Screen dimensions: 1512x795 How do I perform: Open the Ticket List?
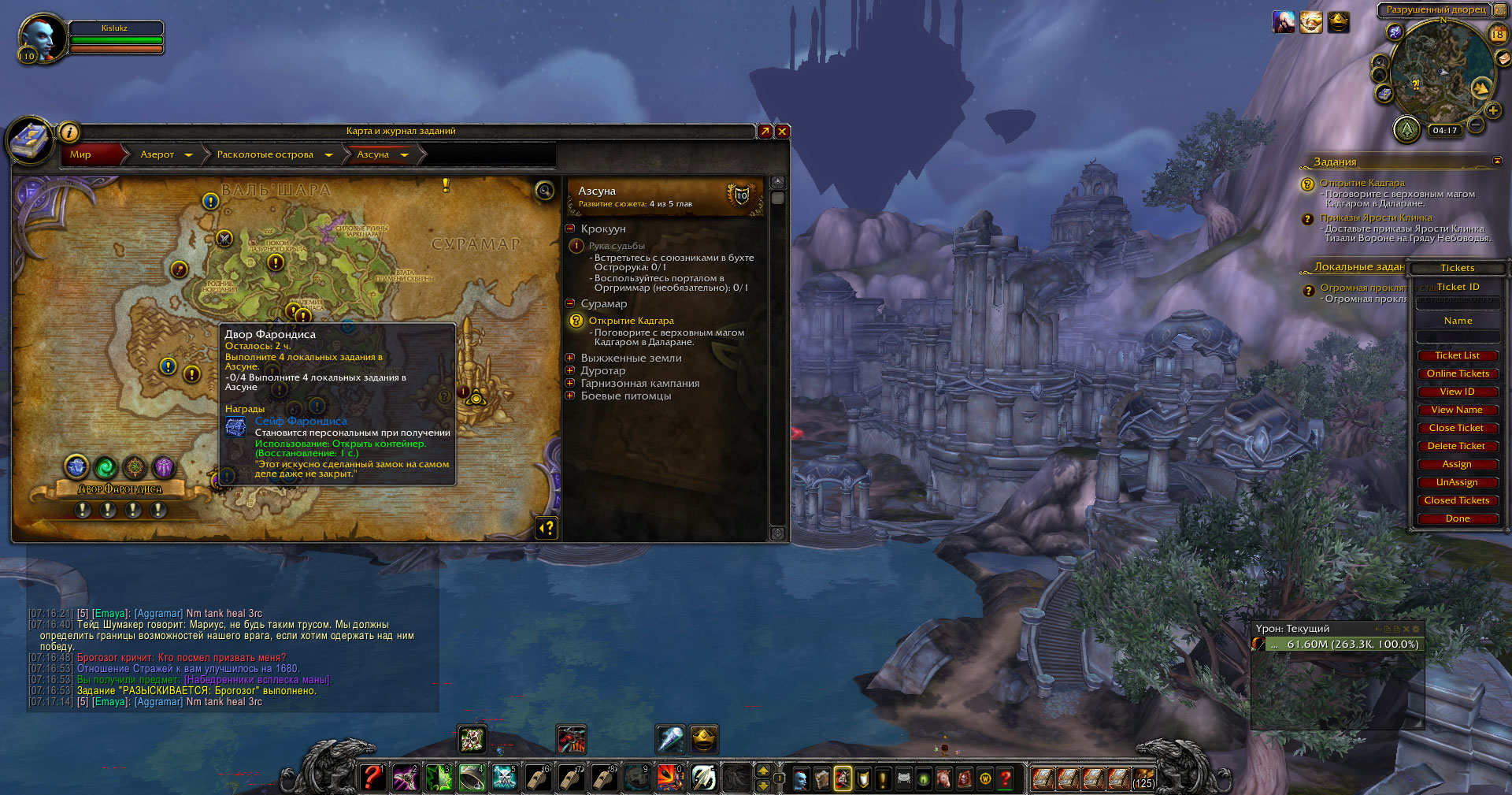[1457, 355]
